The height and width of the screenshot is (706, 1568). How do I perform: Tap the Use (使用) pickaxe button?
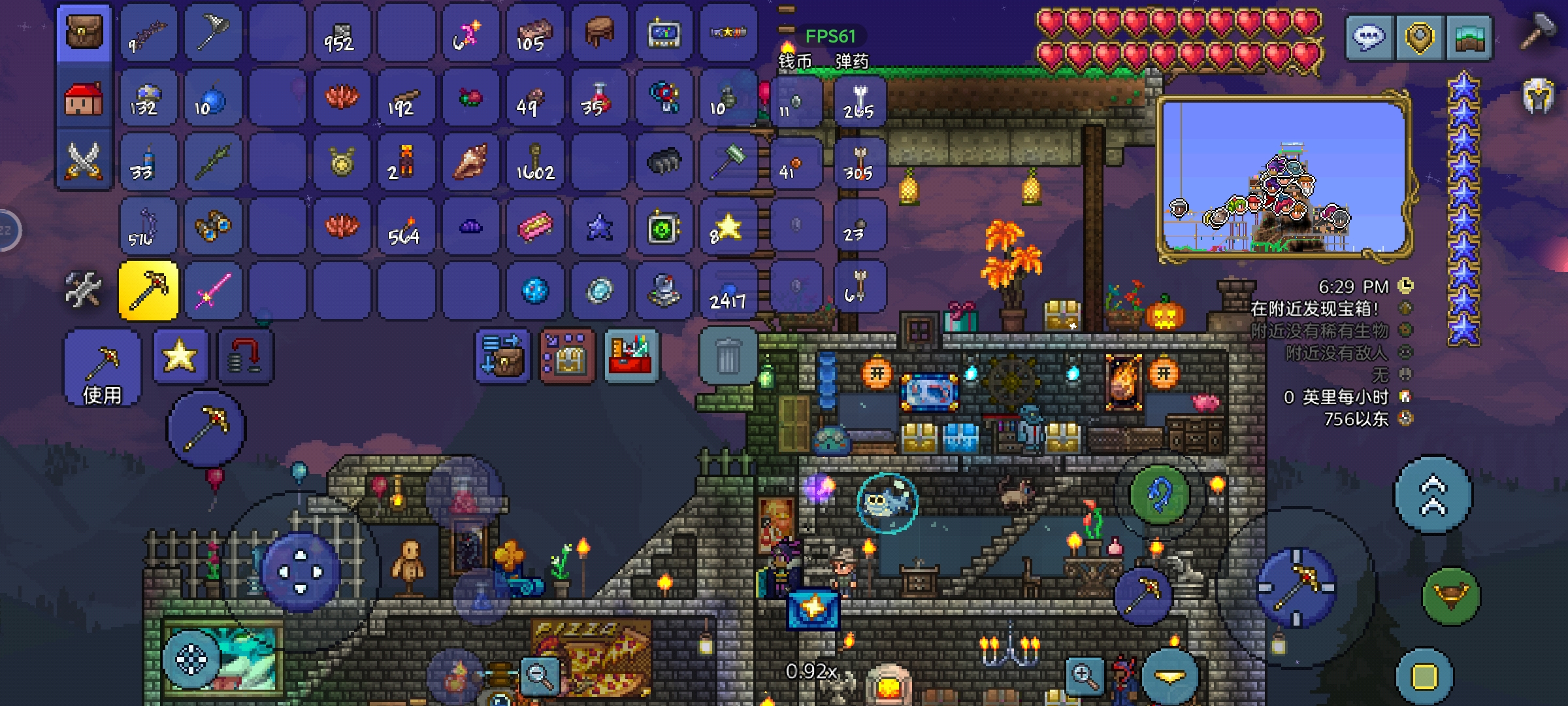102,367
